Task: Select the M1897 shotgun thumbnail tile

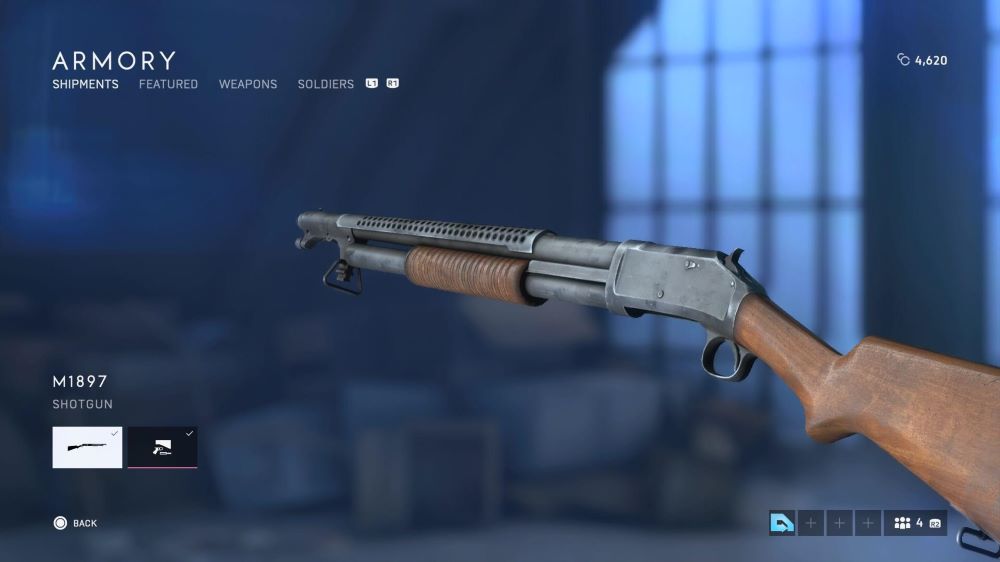Action: click(87, 447)
